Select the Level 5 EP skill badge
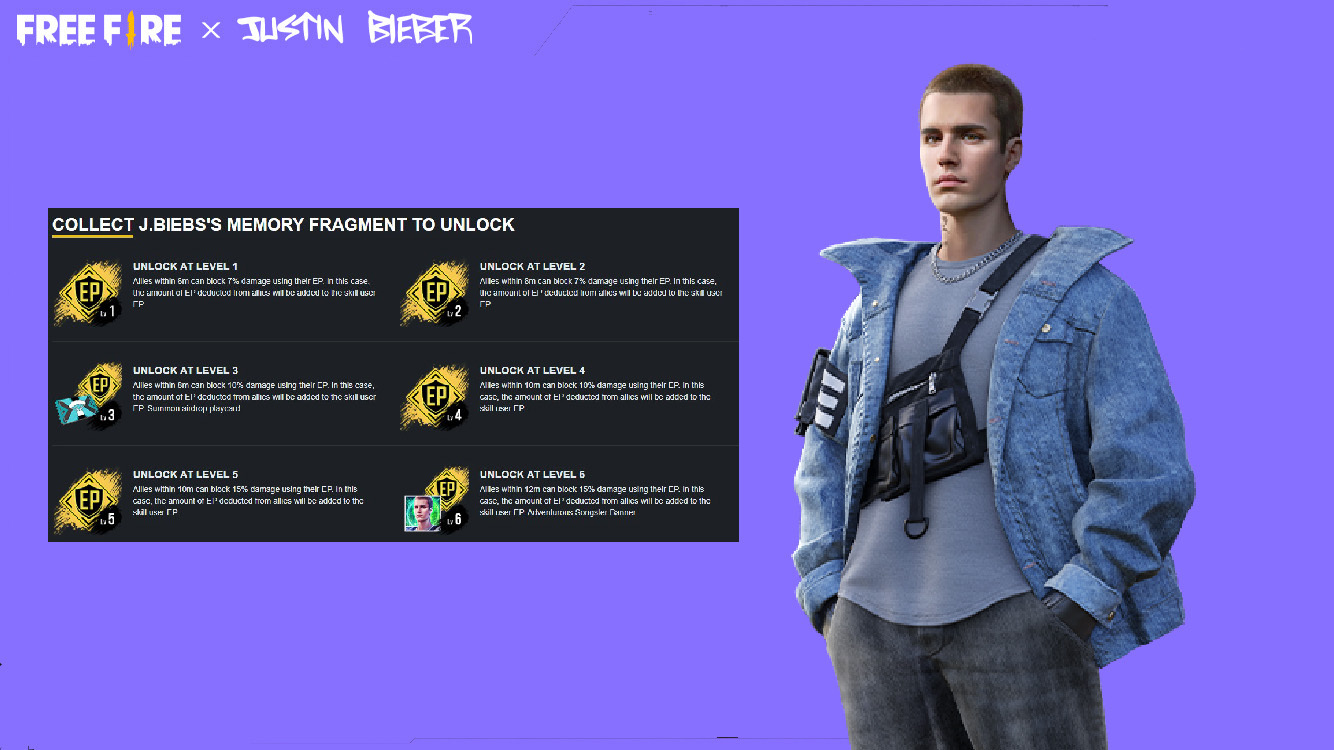This screenshot has height=750, width=1334. [x=90, y=497]
